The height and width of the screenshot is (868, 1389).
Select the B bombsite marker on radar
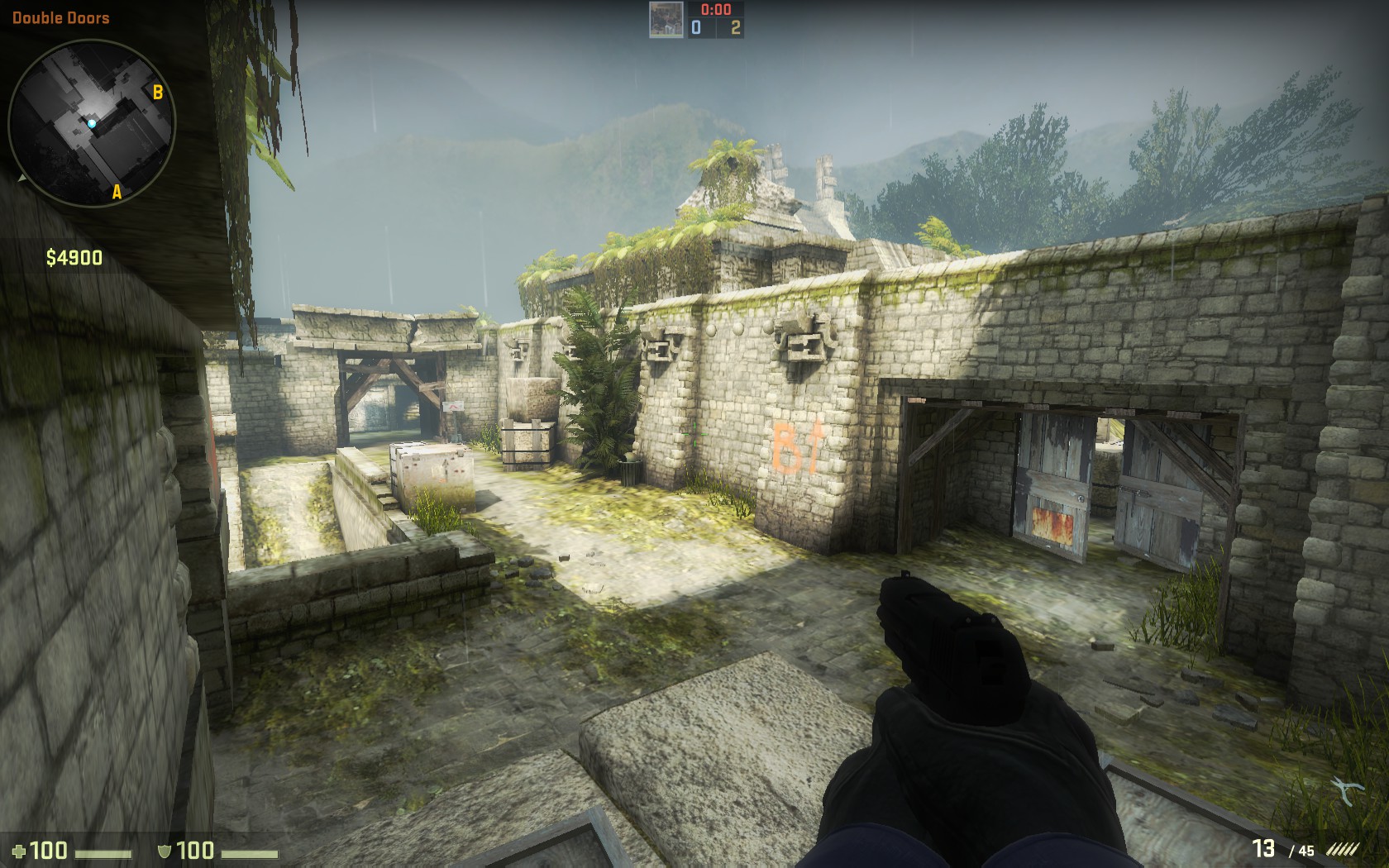click(x=158, y=92)
